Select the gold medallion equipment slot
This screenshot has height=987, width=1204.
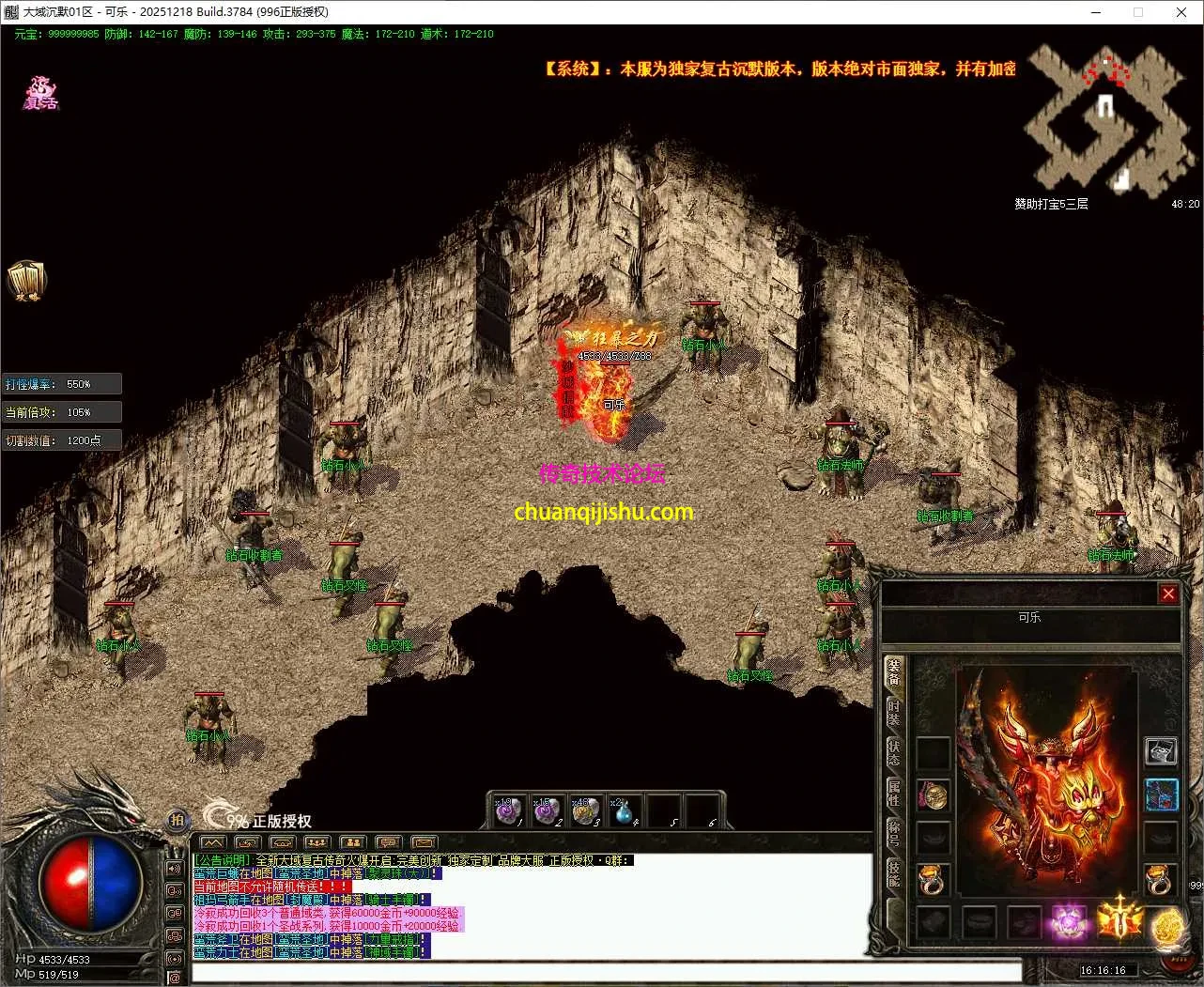click(933, 796)
